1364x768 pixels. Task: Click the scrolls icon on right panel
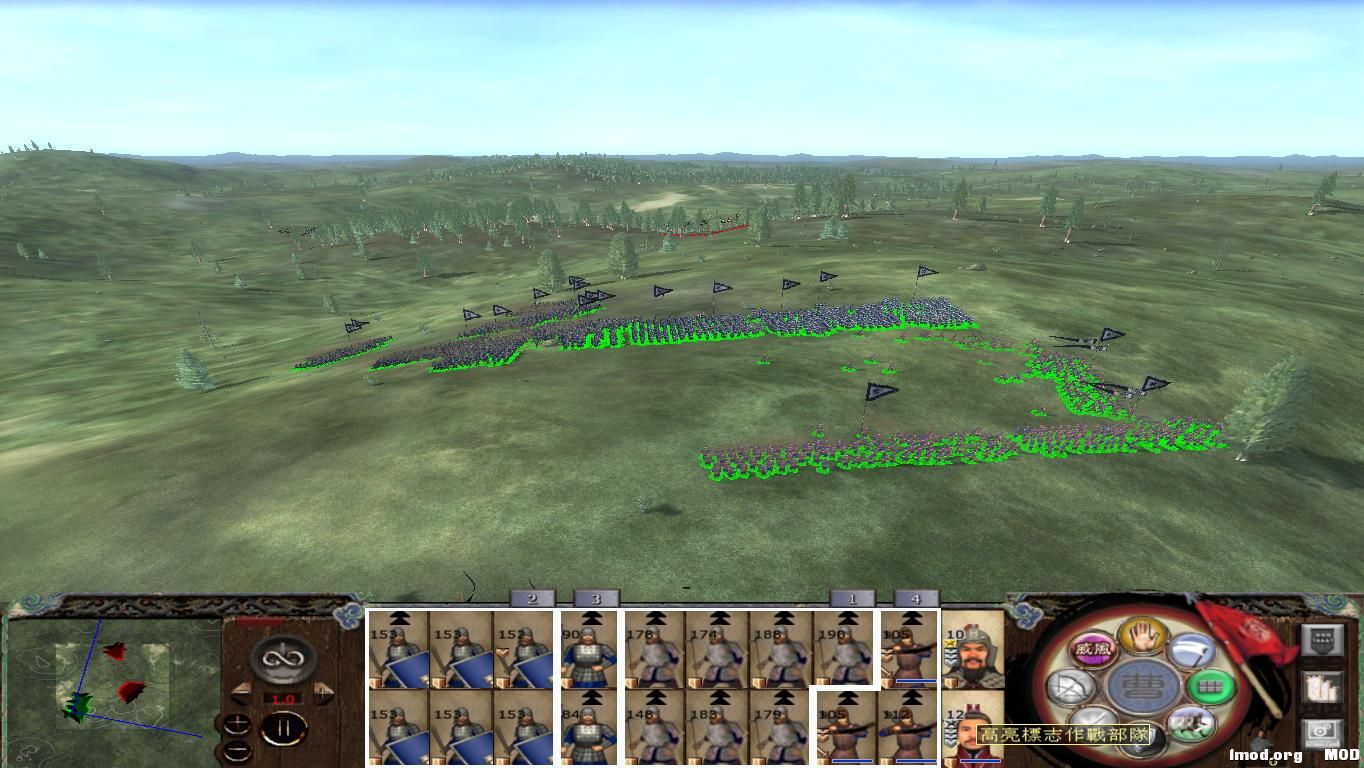1323,688
